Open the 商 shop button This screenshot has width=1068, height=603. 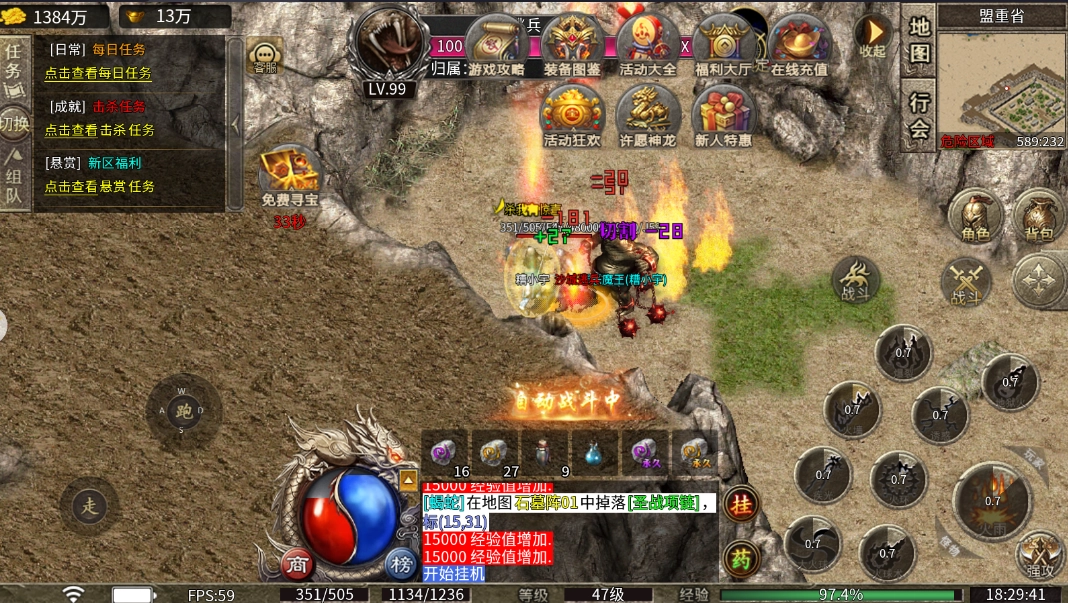tap(297, 564)
